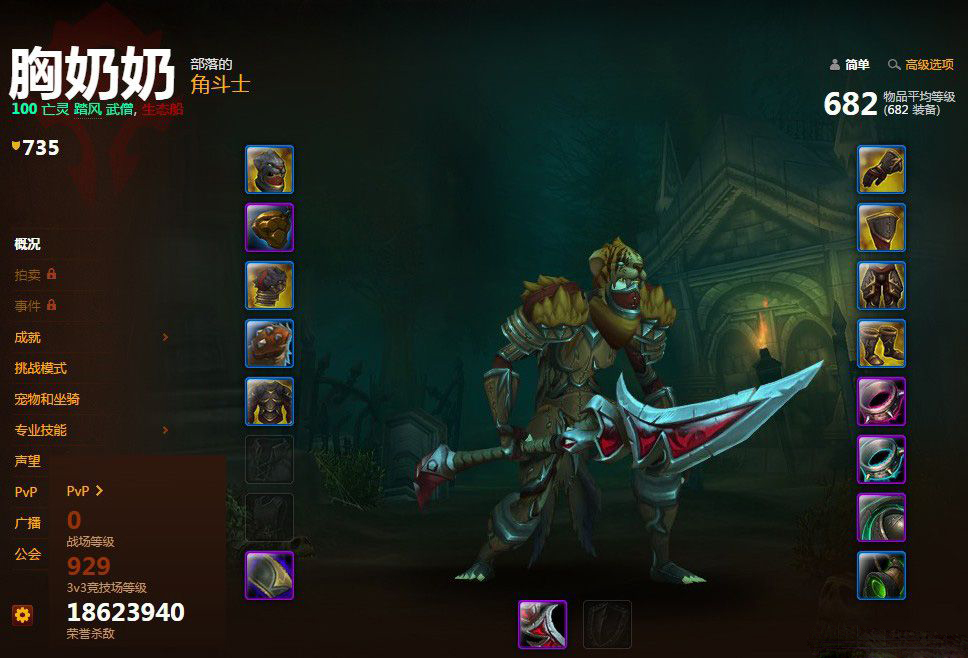Select the tiger-head helm equipment slot
This screenshot has width=968, height=658.
tap(270, 170)
